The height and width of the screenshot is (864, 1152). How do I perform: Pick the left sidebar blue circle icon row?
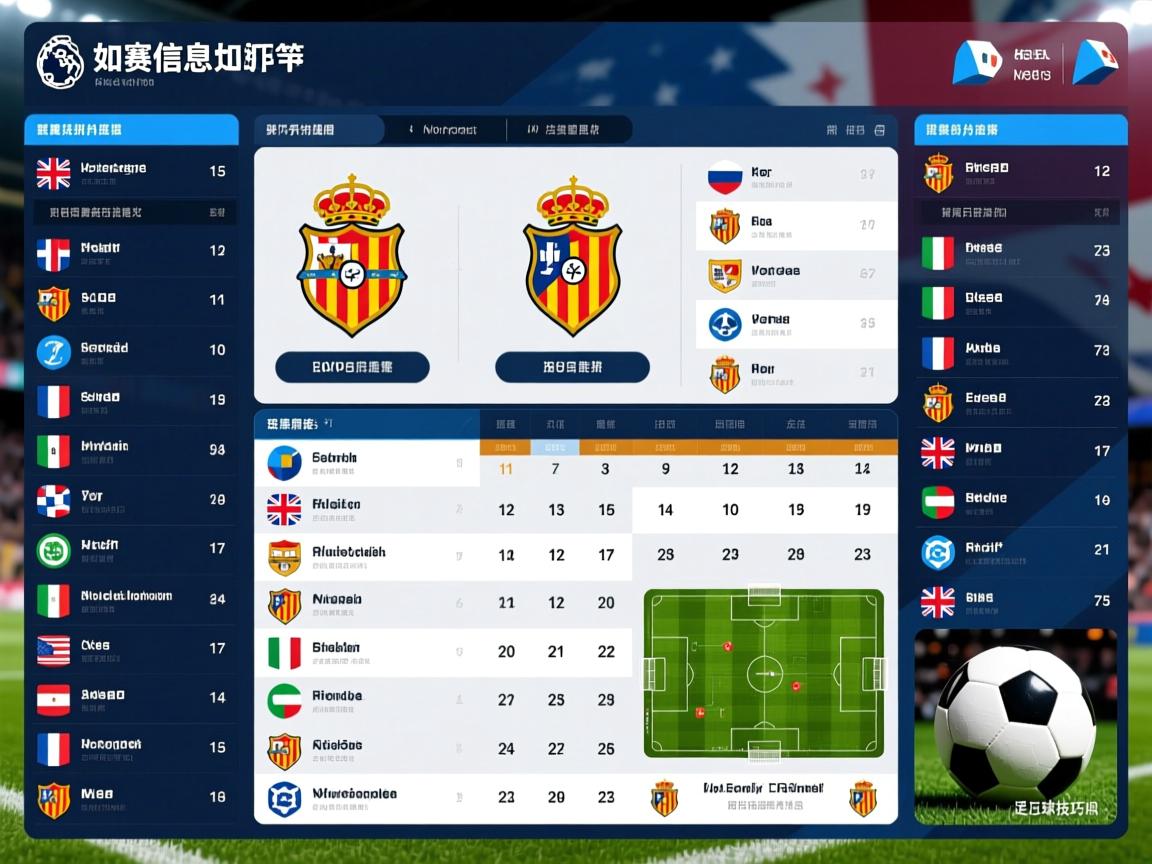point(130,351)
